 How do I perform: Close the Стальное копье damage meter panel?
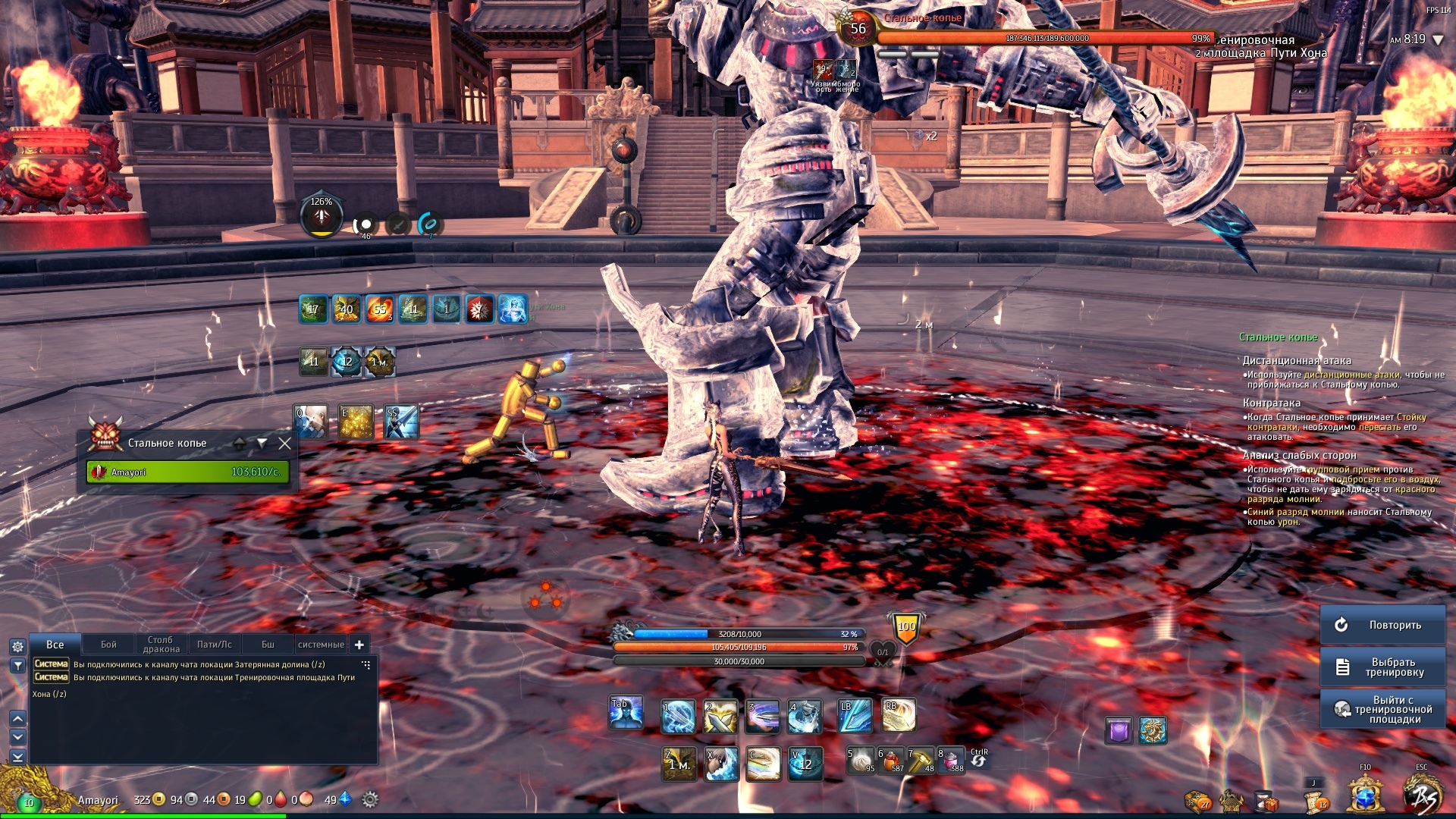(284, 444)
